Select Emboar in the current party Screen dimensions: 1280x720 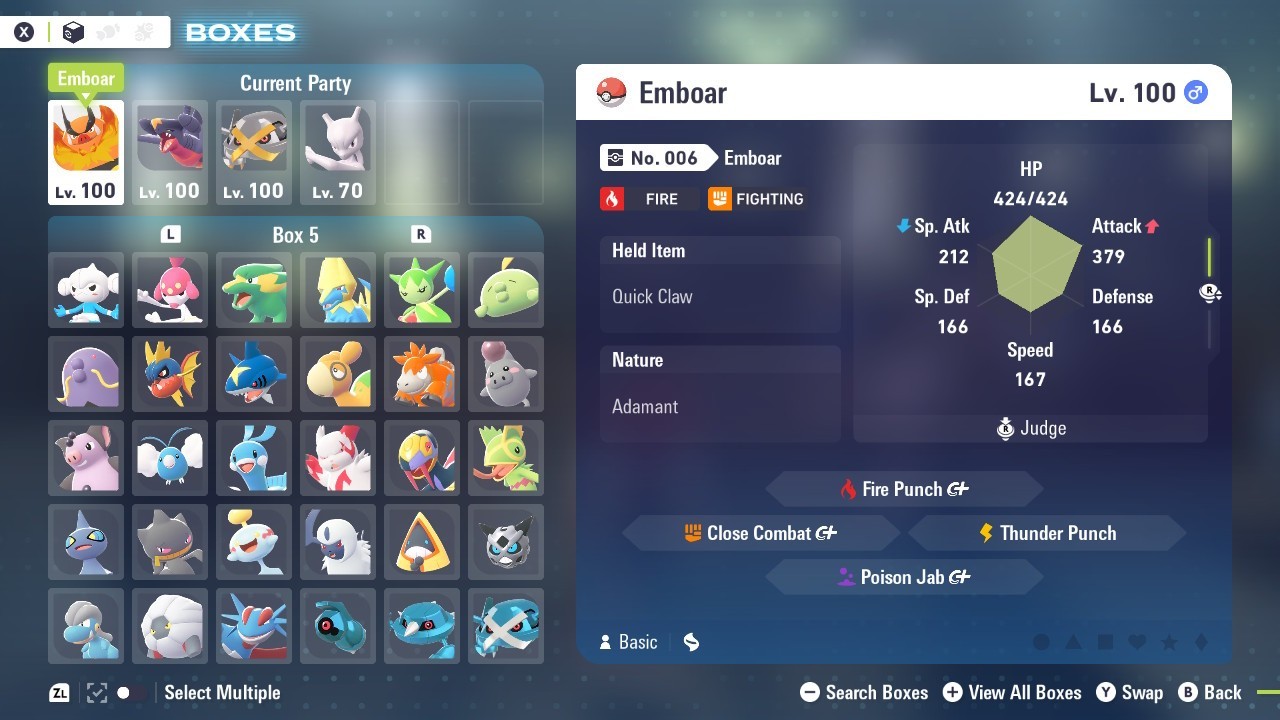point(86,152)
